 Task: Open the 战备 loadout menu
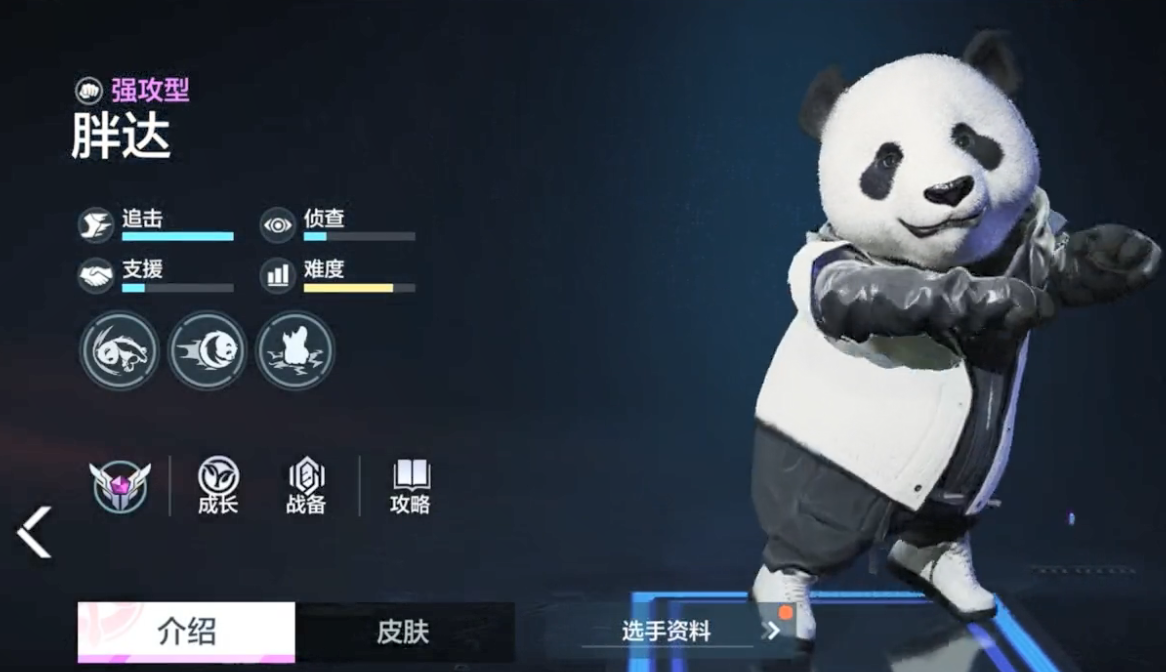306,486
